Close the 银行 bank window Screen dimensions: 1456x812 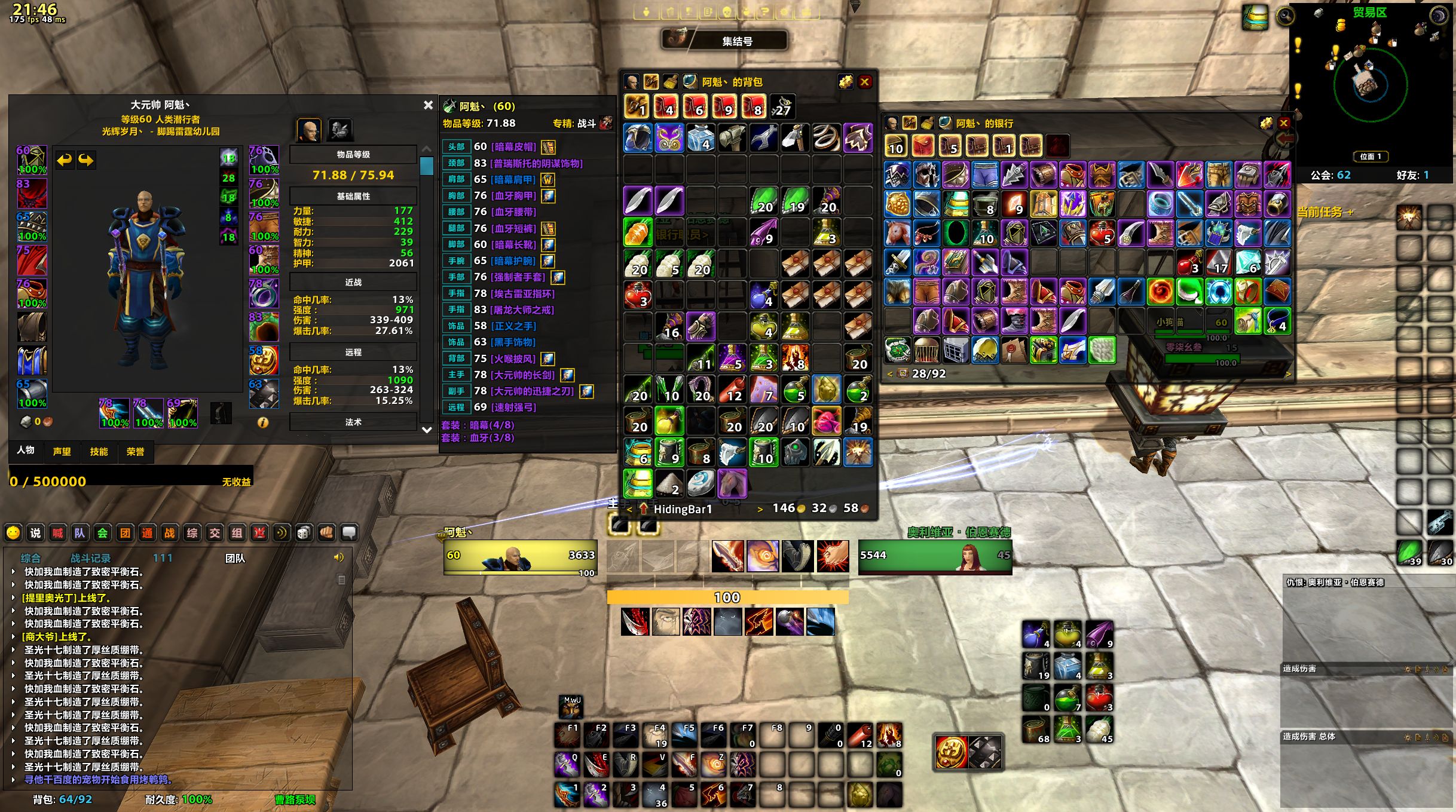[1283, 123]
